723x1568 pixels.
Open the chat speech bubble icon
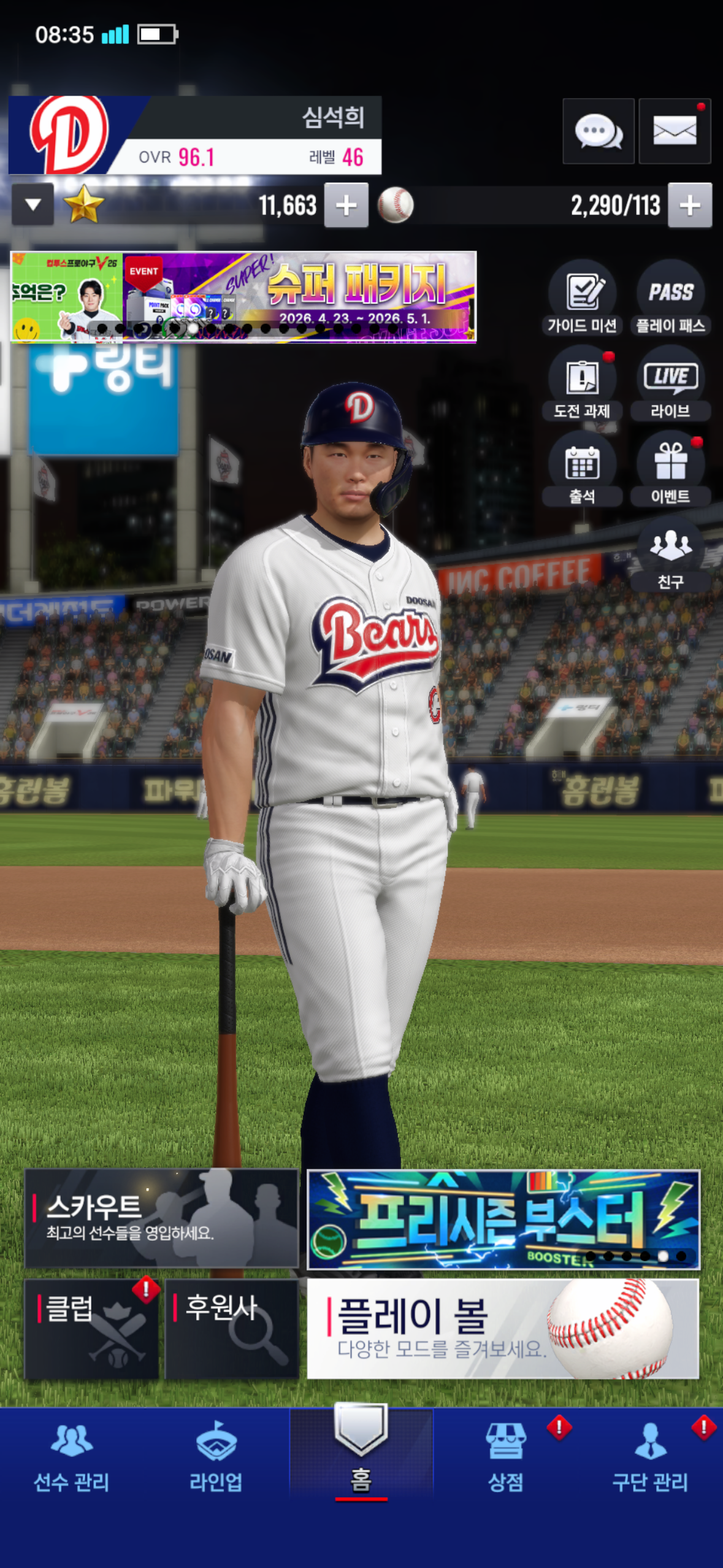tap(598, 131)
